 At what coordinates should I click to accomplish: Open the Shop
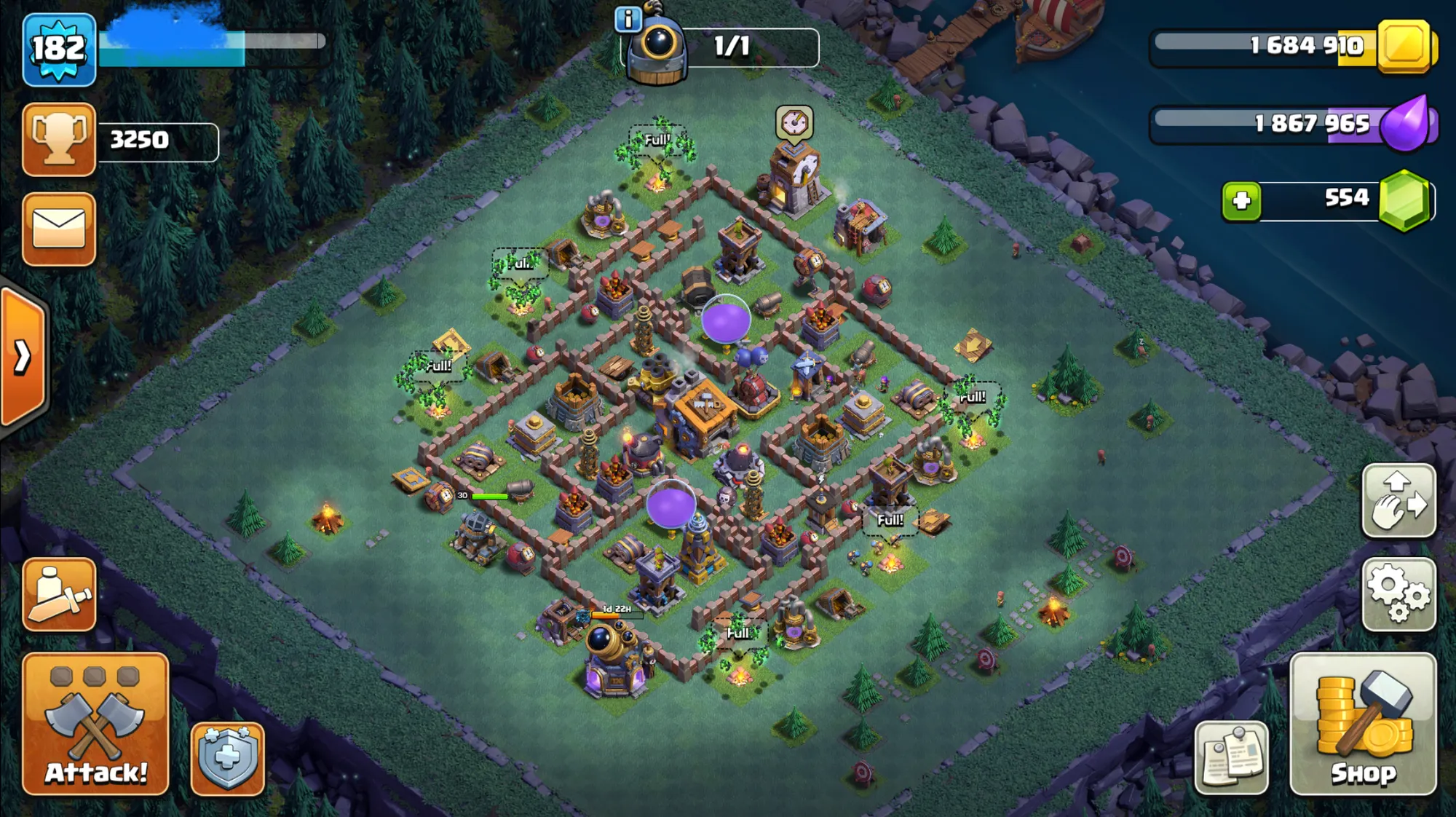point(1363,723)
